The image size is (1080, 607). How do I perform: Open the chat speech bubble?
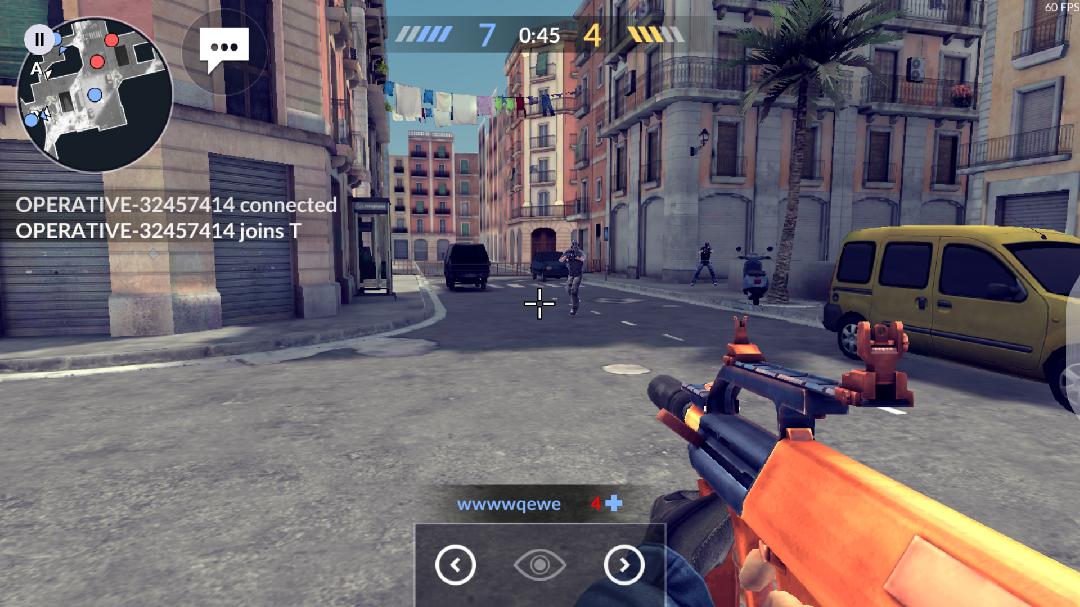coord(224,48)
